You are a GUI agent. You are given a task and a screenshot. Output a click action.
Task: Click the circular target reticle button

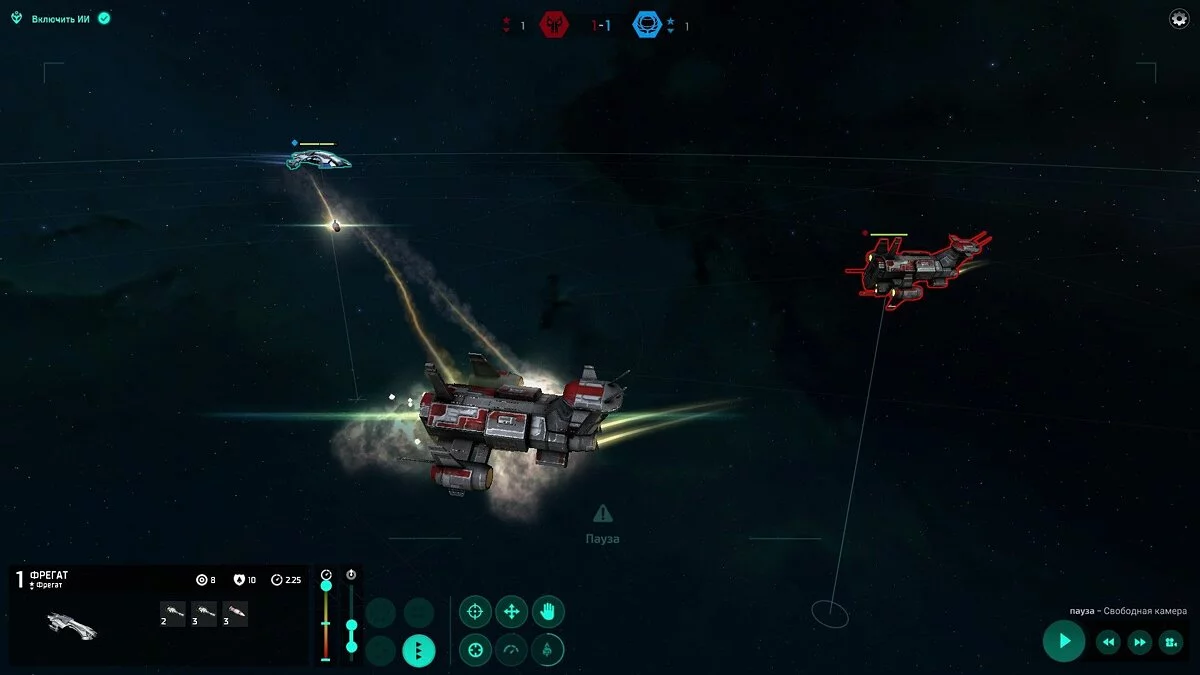pyautogui.click(x=475, y=651)
